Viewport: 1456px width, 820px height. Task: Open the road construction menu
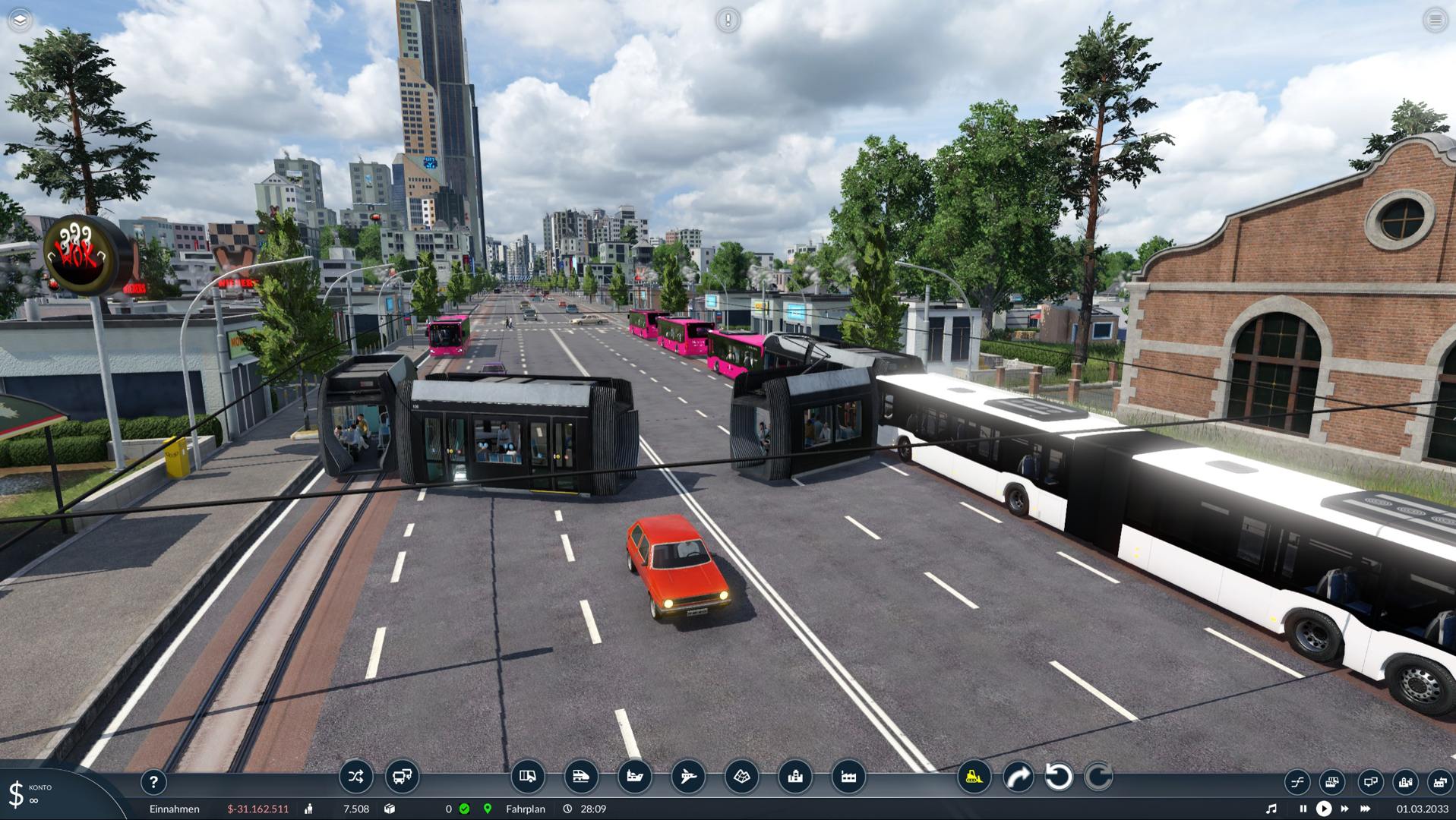pos(527,777)
